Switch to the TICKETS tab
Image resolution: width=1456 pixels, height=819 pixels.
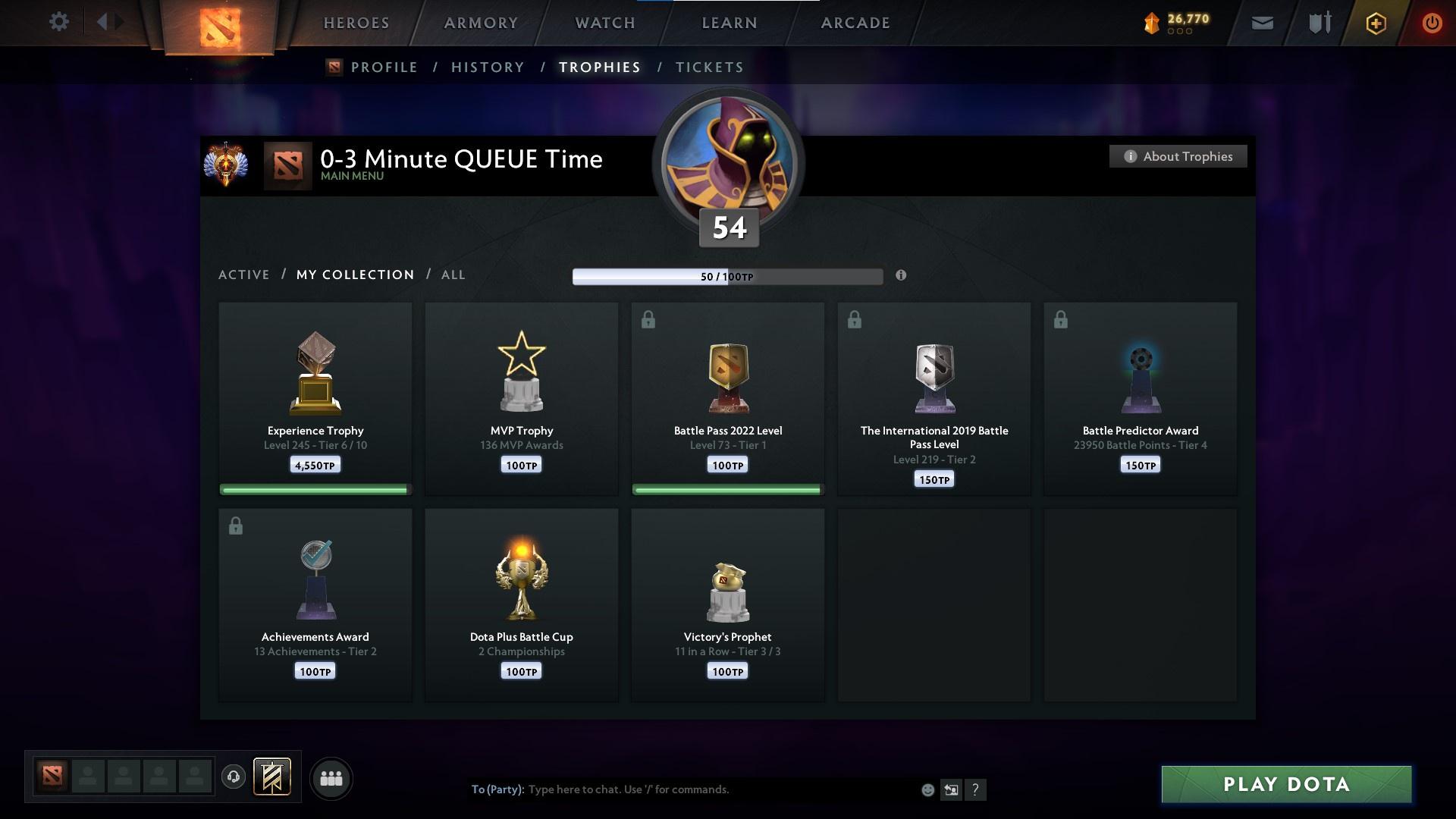(x=709, y=67)
